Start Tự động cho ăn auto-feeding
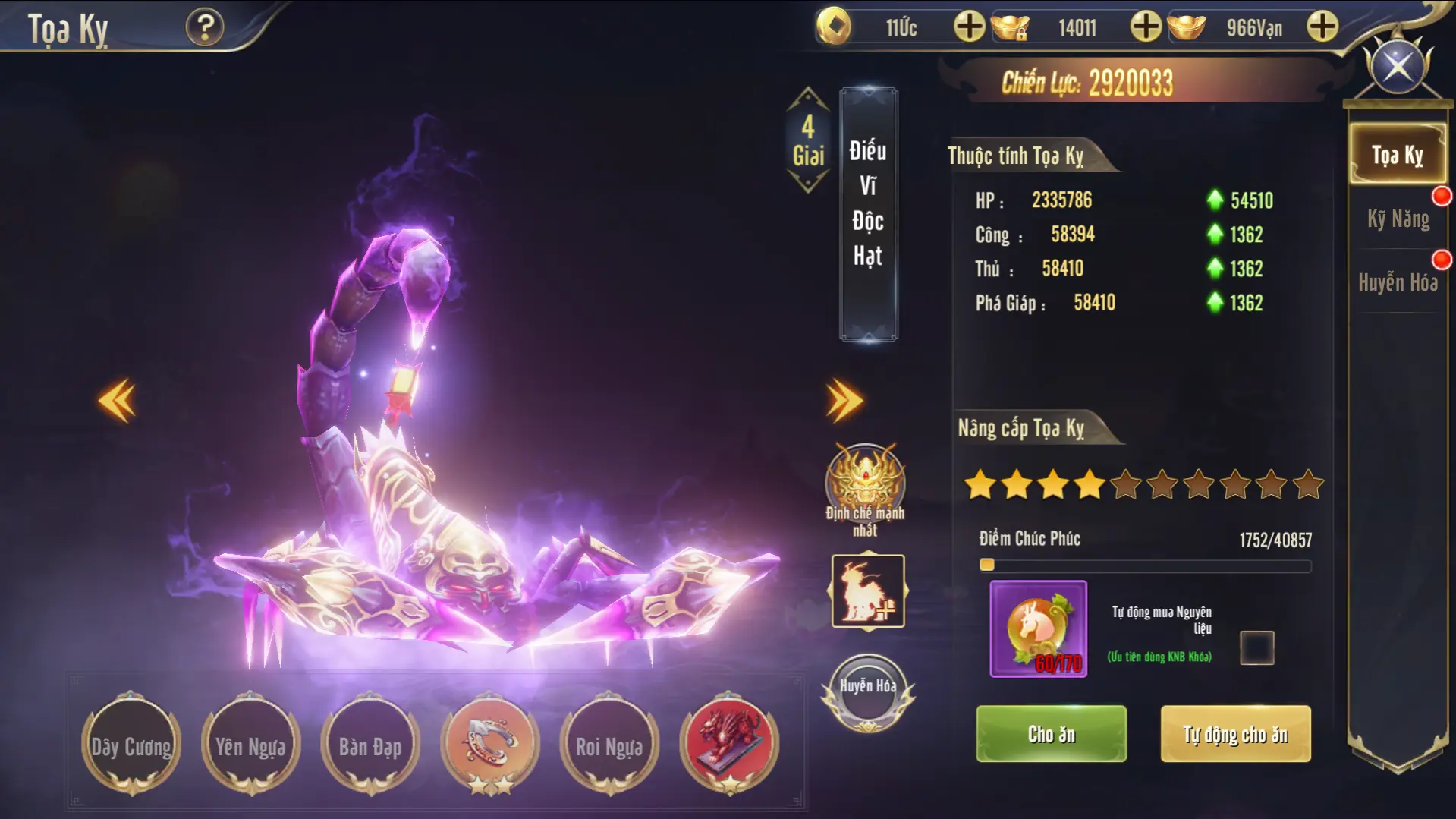 pos(1235,733)
